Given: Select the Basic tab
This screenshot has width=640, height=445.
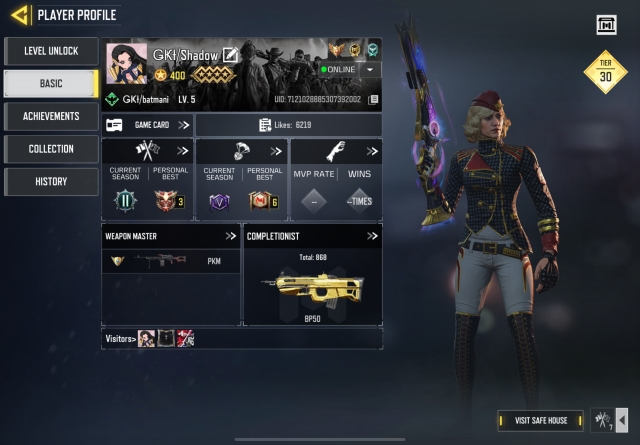Looking at the screenshot, I should point(51,84).
